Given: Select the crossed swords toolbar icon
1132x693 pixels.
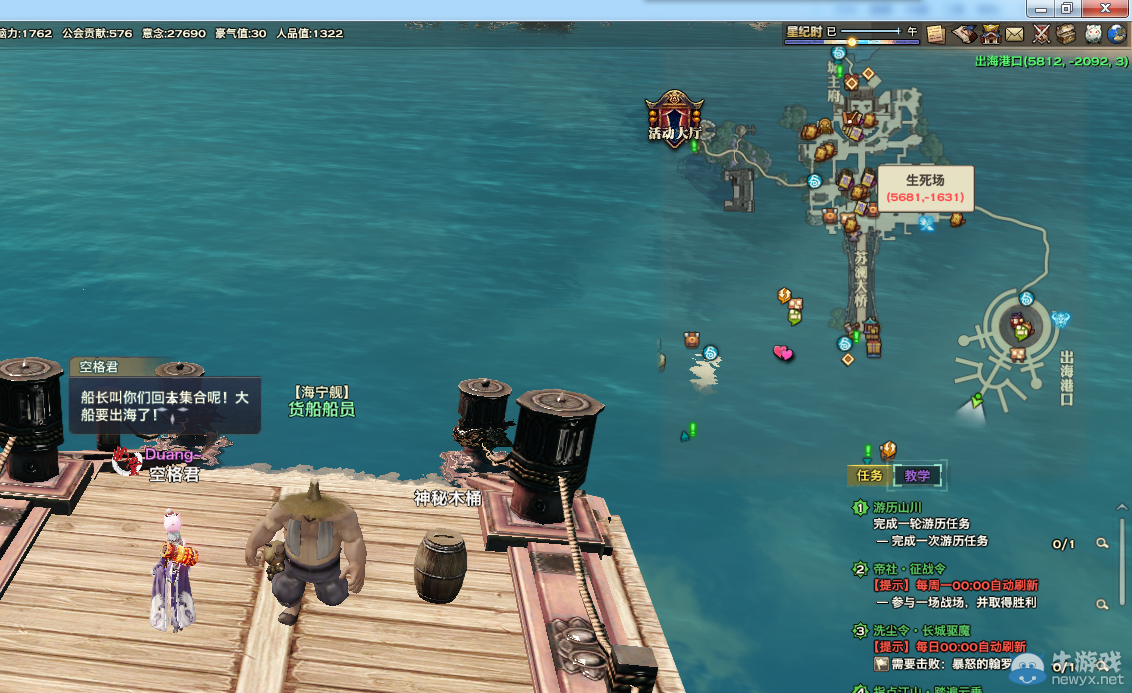Looking at the screenshot, I should point(1041,34).
